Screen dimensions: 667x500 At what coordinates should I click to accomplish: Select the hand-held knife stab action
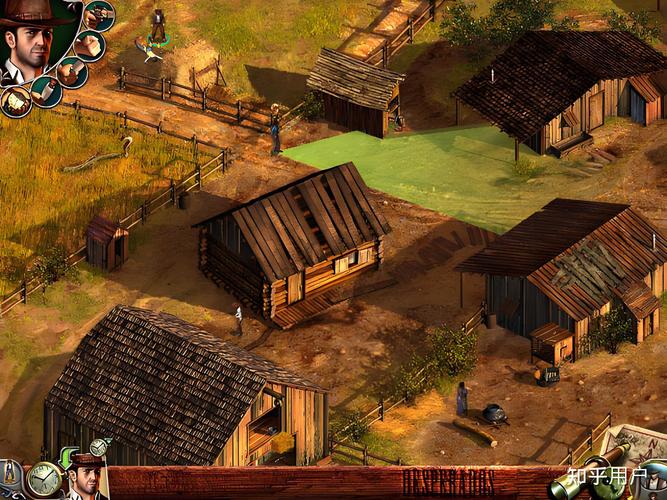pos(70,71)
